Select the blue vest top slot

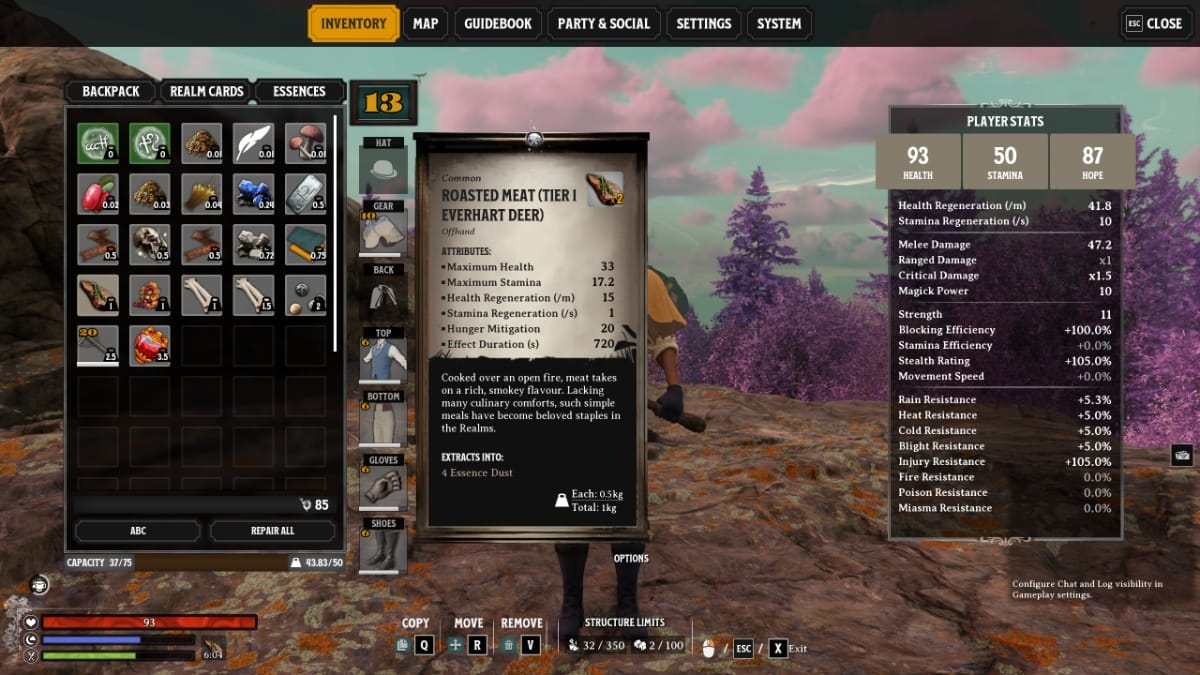(383, 360)
